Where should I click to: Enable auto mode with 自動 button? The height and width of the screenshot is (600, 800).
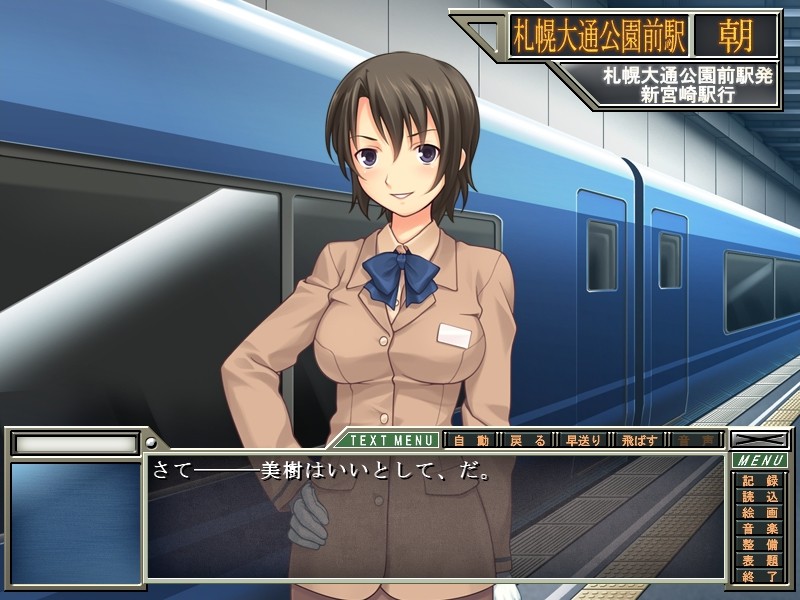tap(470, 440)
